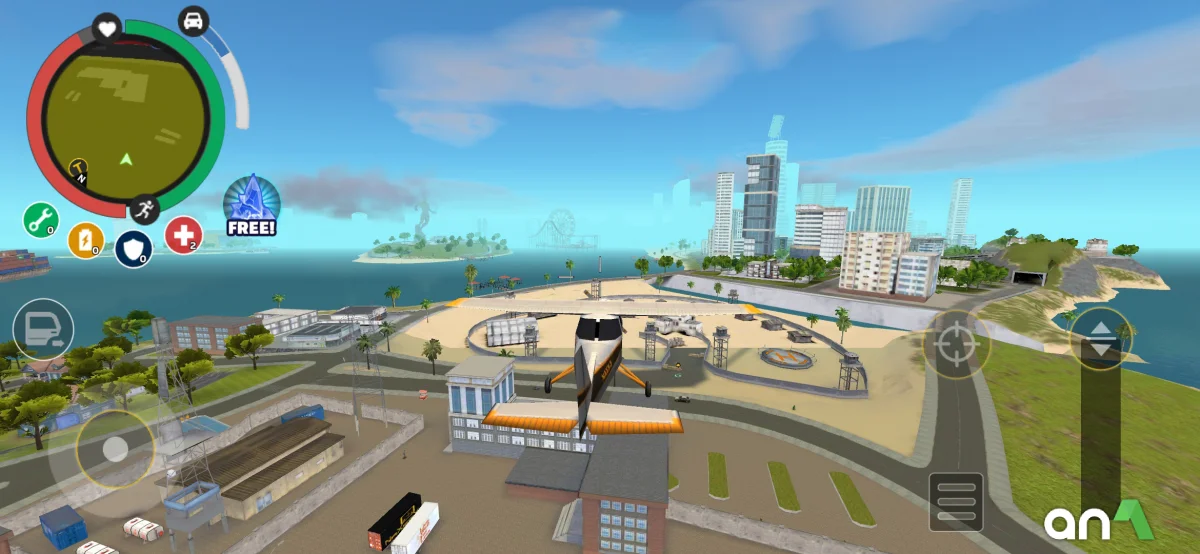Claim the FREE crystal reward
The image size is (1200, 554).
pyautogui.click(x=251, y=206)
